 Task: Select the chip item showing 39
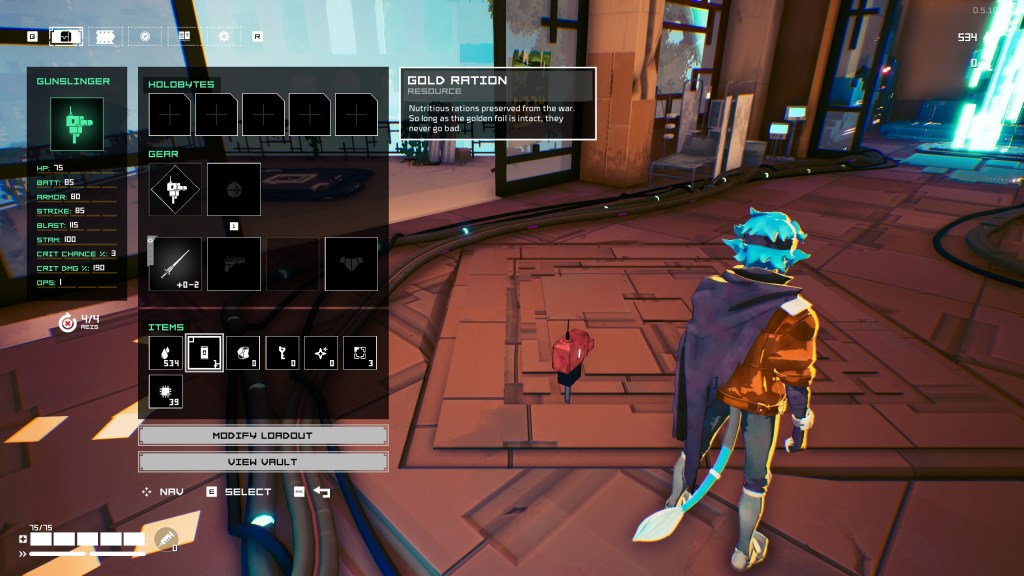click(x=164, y=391)
